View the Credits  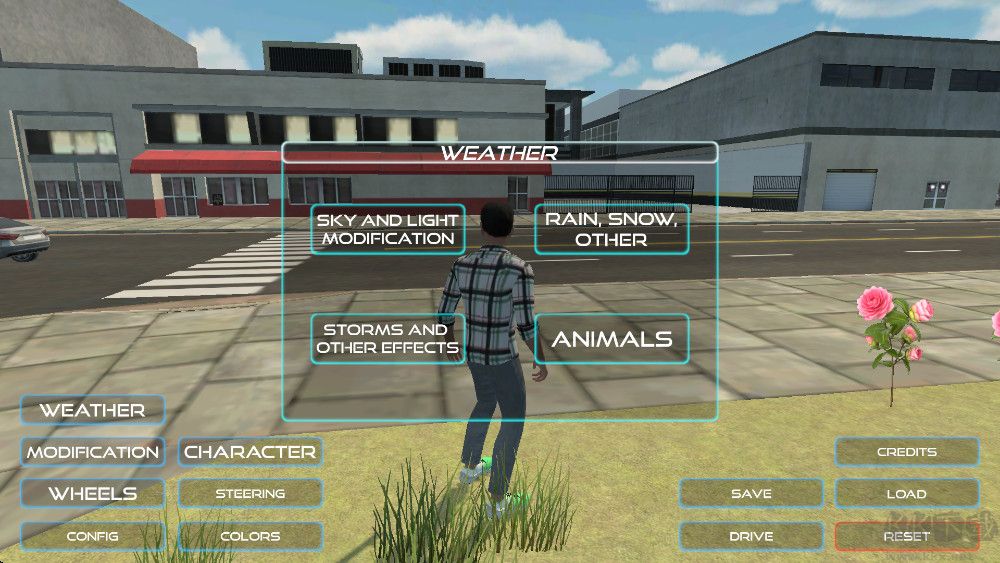(906, 452)
